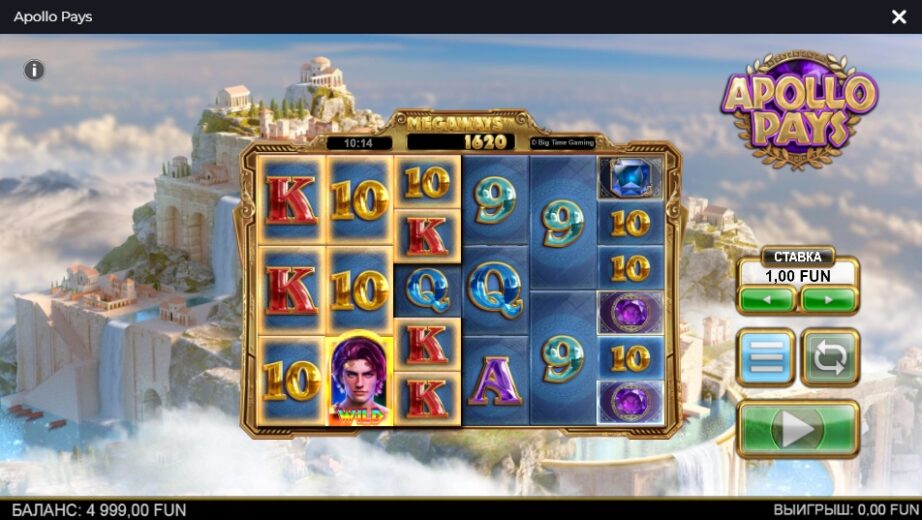
Task: Close the Apollo Pays game window
Action: point(898,17)
